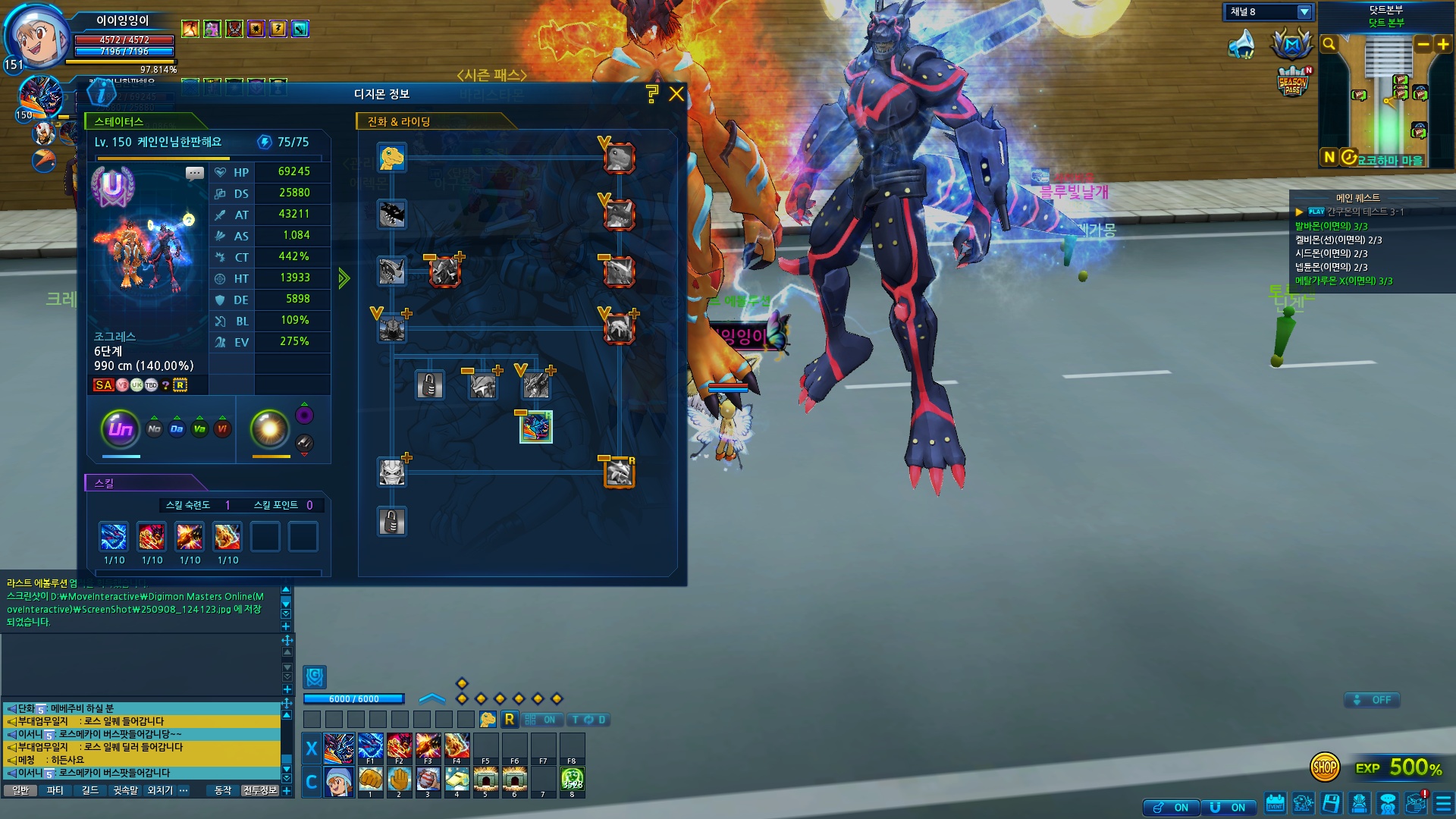This screenshot has height=819, width=1456.
Task: Close the Digimon info window
Action: click(676, 94)
